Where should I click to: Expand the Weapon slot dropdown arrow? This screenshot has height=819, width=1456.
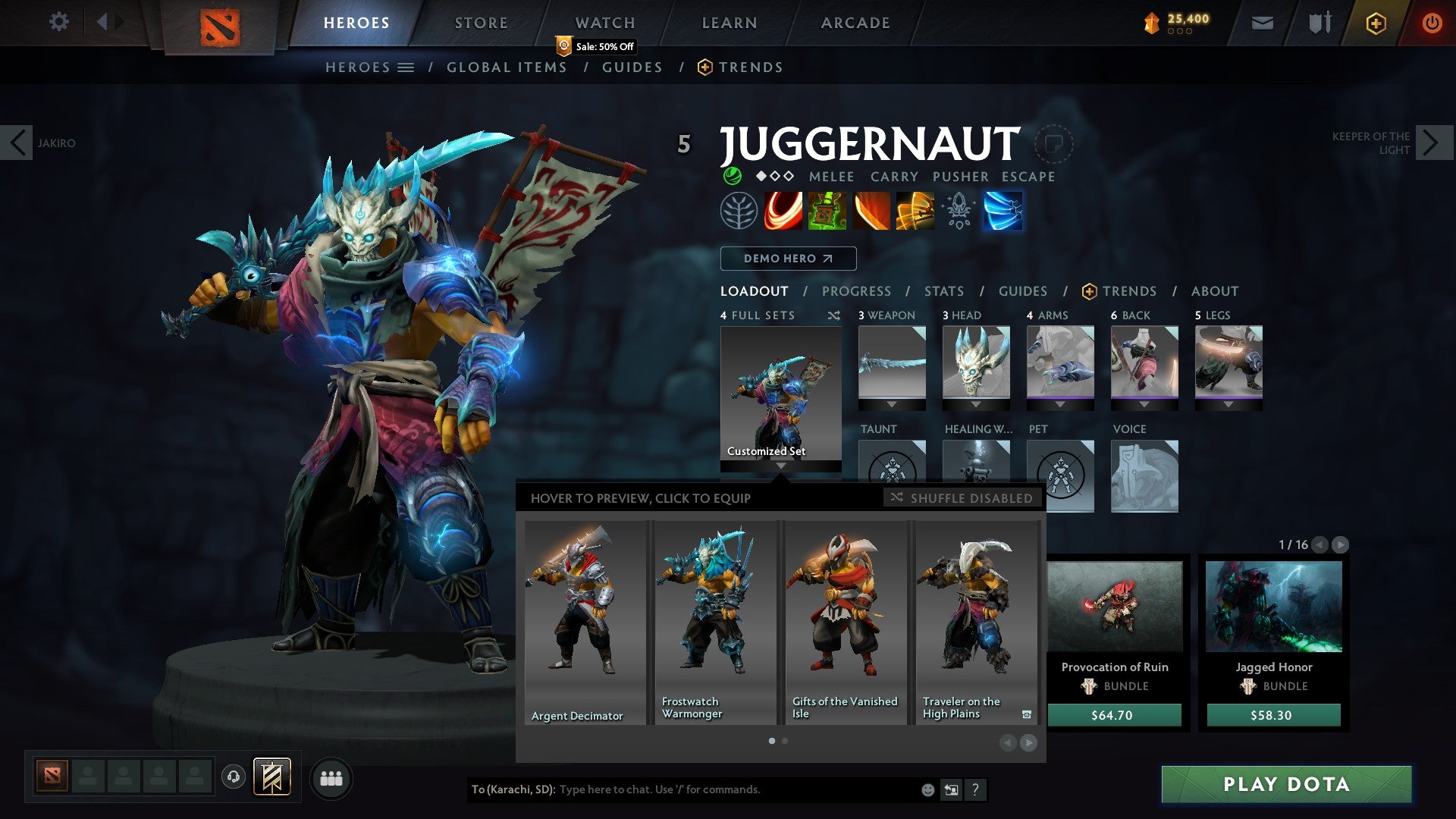tap(892, 404)
